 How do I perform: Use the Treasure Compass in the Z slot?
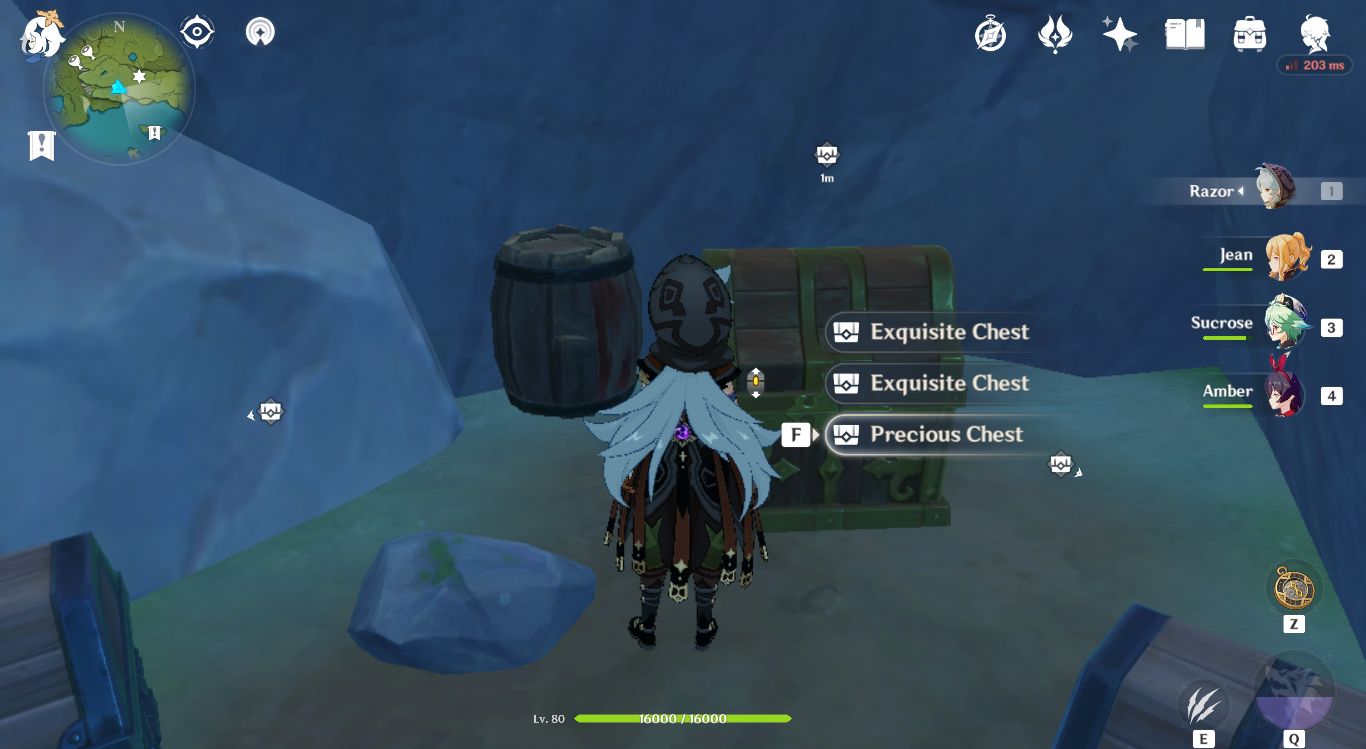[x=1295, y=591]
